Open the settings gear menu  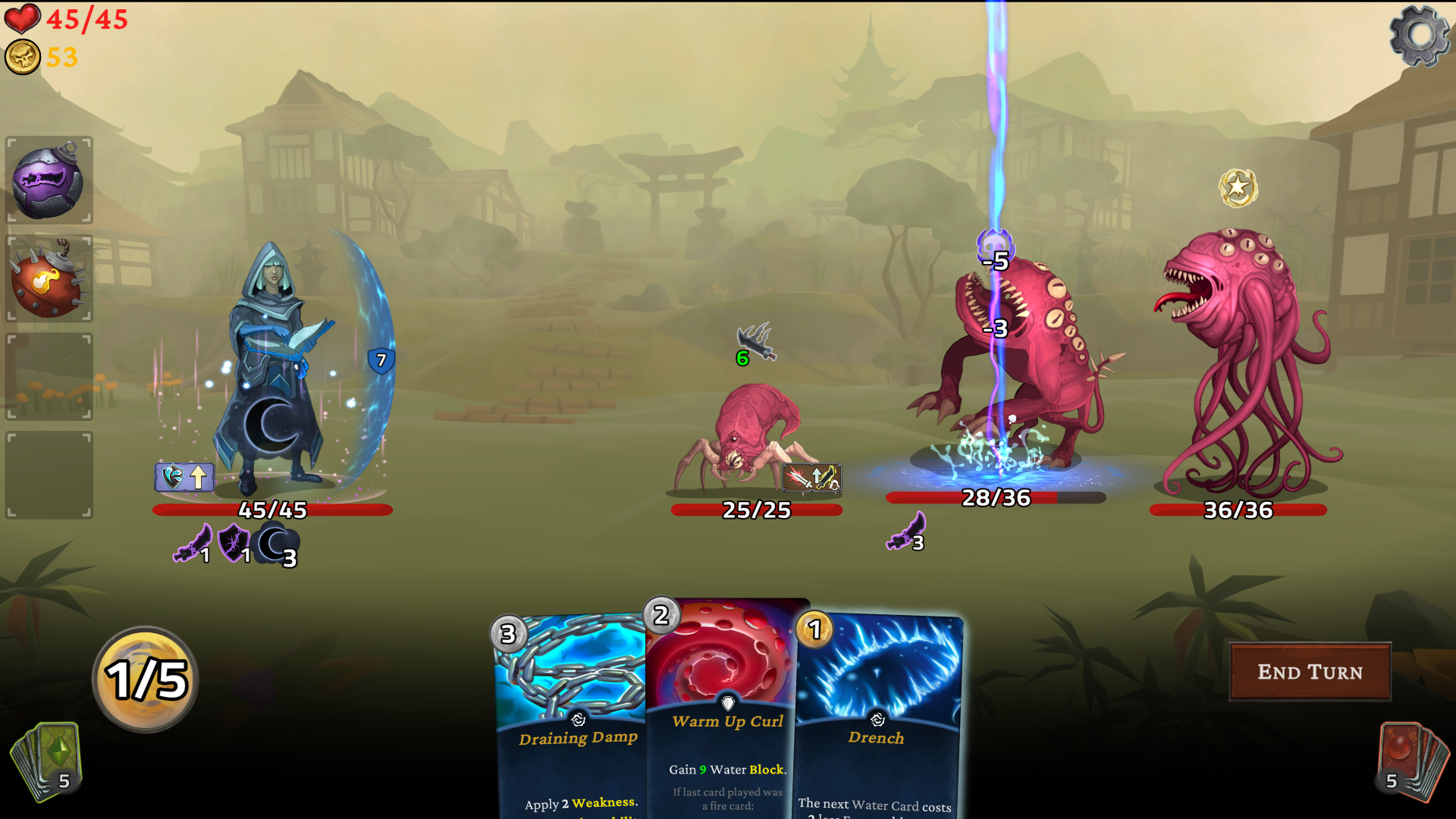coord(1419,36)
